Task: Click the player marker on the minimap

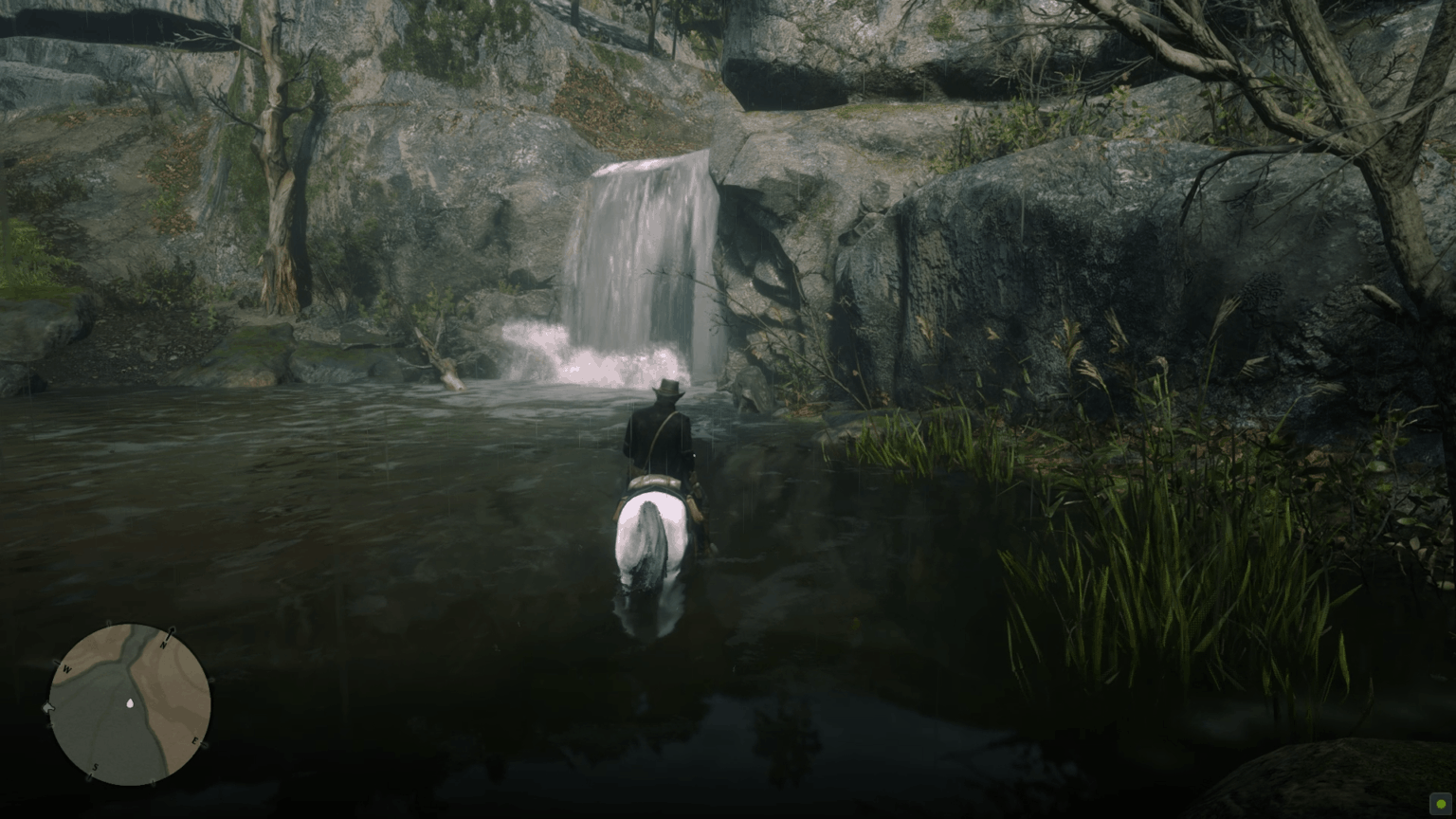Action: pos(131,703)
